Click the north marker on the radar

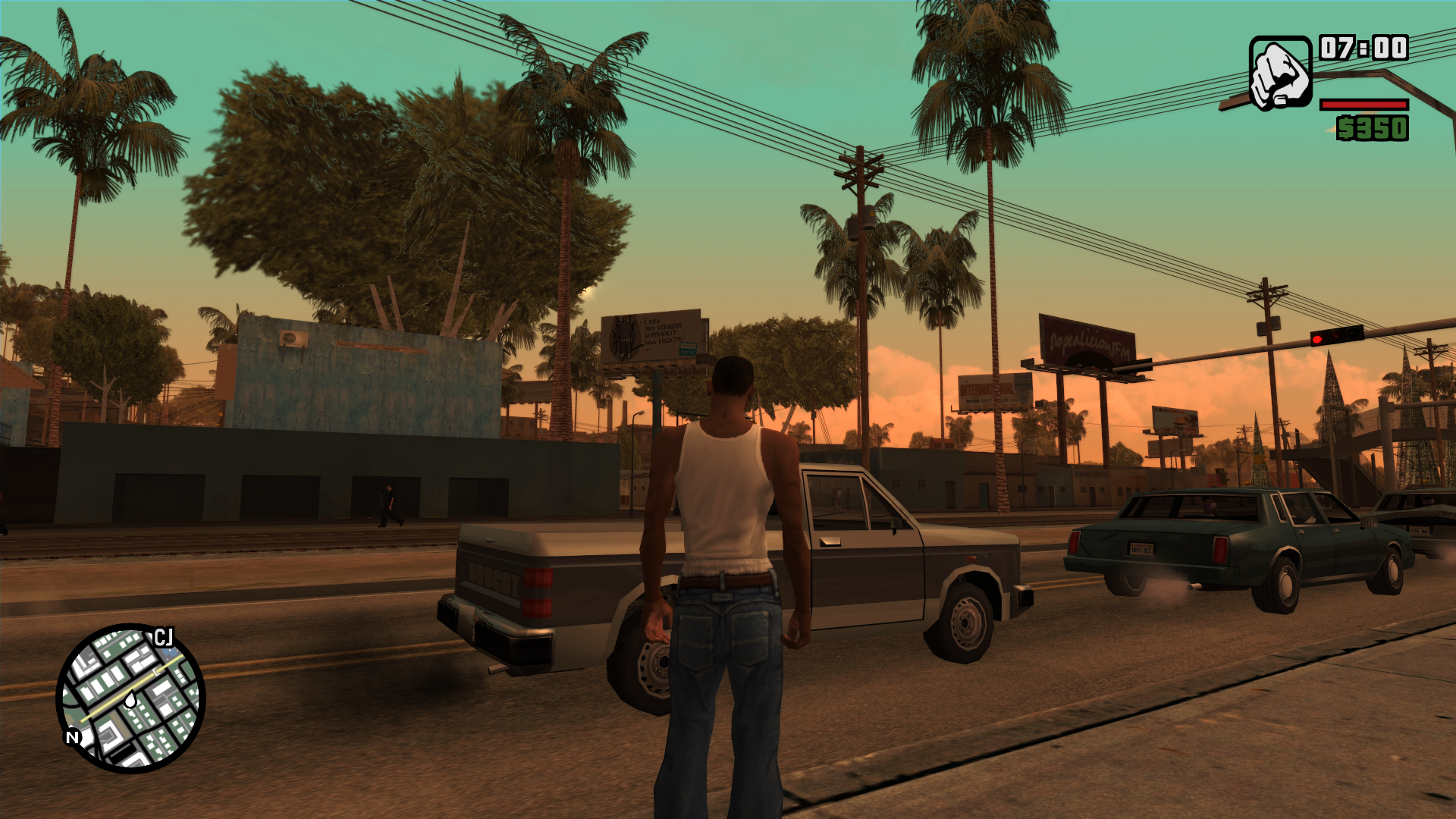click(73, 736)
